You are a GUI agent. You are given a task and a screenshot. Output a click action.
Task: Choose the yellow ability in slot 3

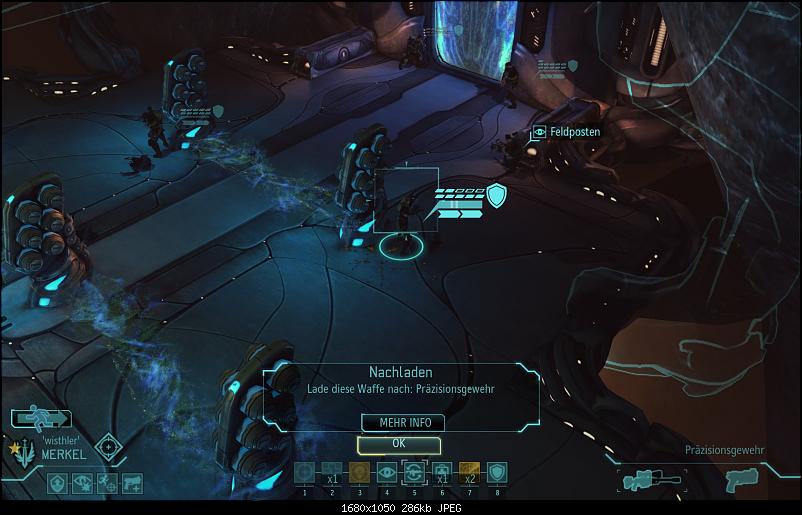coord(359,473)
